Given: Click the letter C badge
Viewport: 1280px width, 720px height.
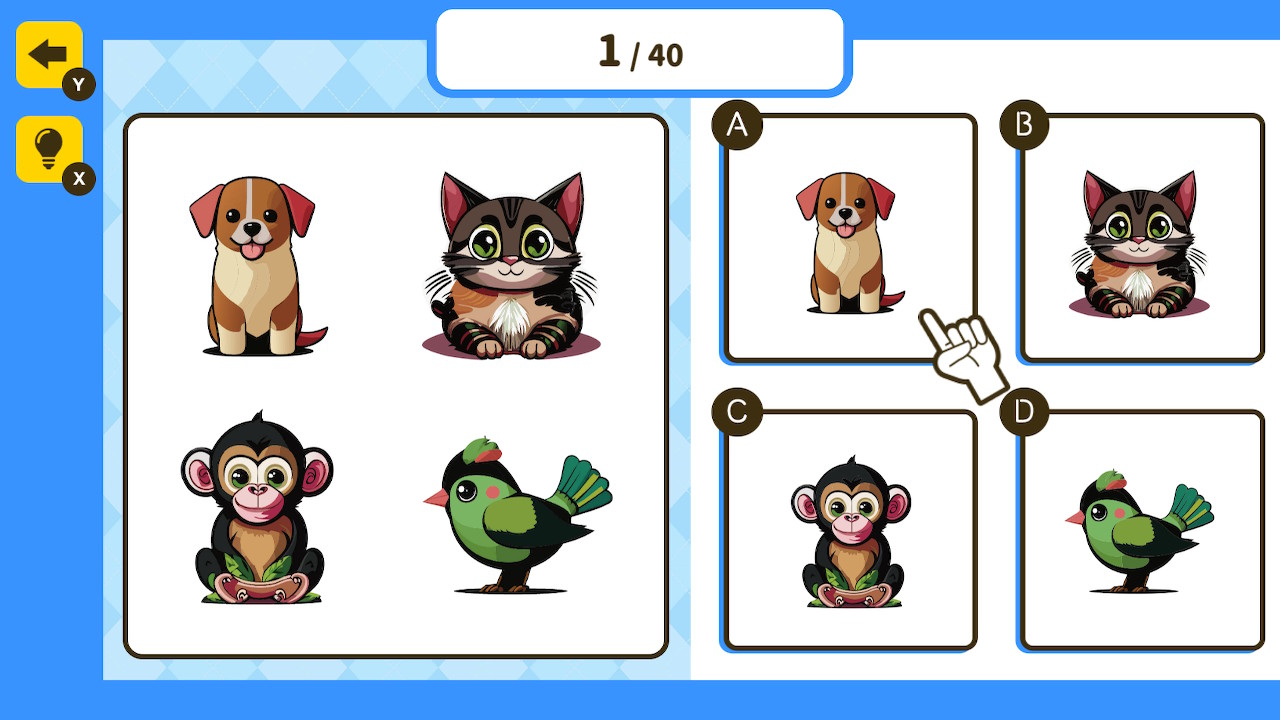Looking at the screenshot, I should (737, 410).
